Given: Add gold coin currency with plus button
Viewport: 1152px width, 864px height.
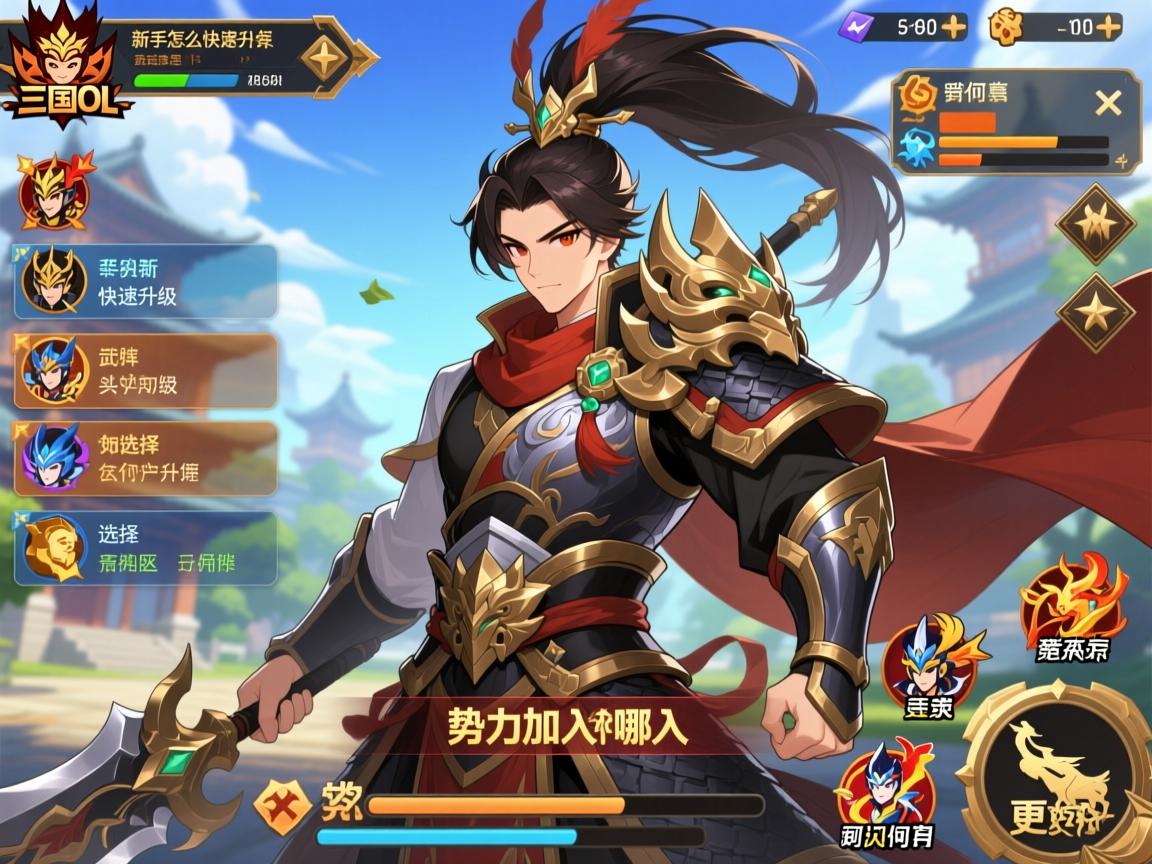Looking at the screenshot, I should [x=1109, y=27].
